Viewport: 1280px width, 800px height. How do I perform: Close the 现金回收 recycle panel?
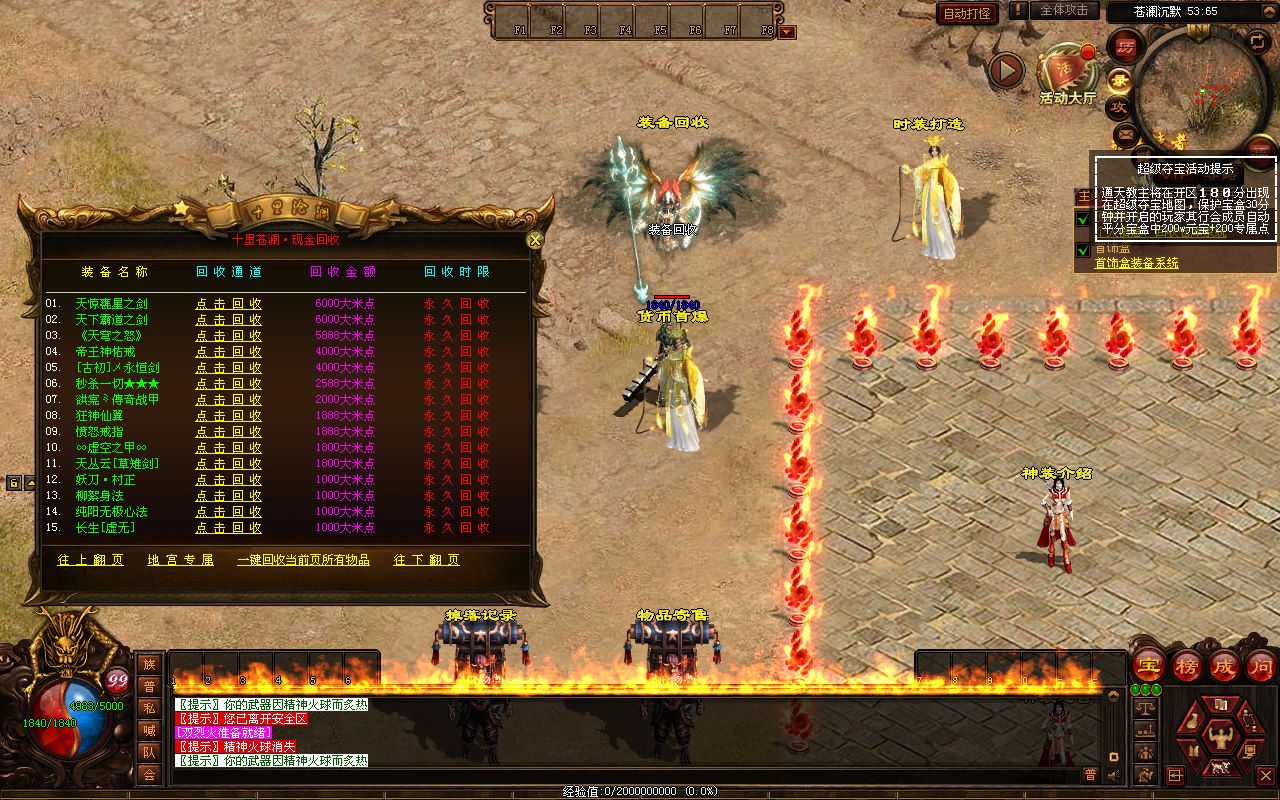point(535,240)
